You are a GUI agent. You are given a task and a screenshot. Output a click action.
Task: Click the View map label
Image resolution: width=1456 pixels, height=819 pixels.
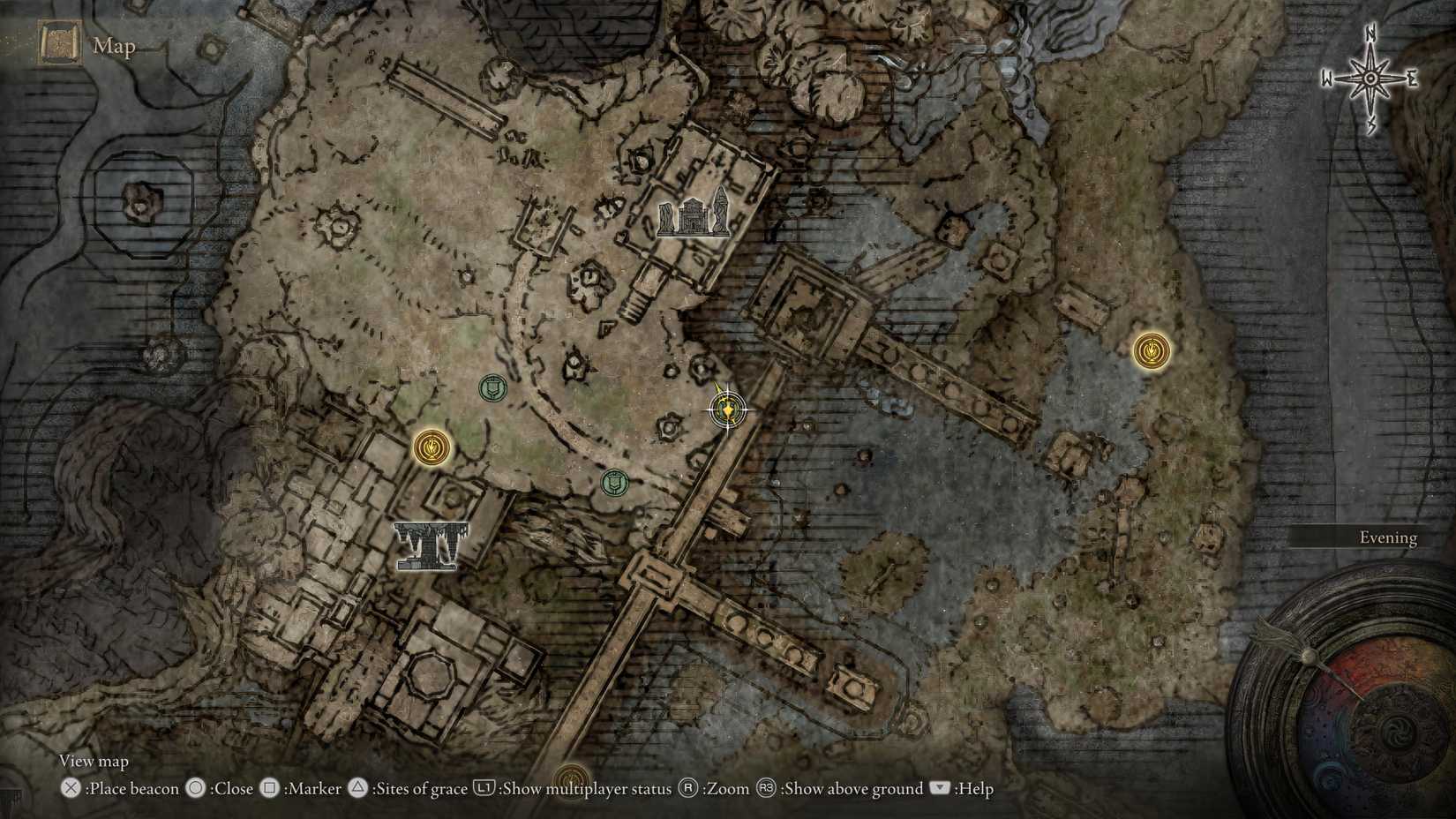pyautogui.click(x=93, y=760)
